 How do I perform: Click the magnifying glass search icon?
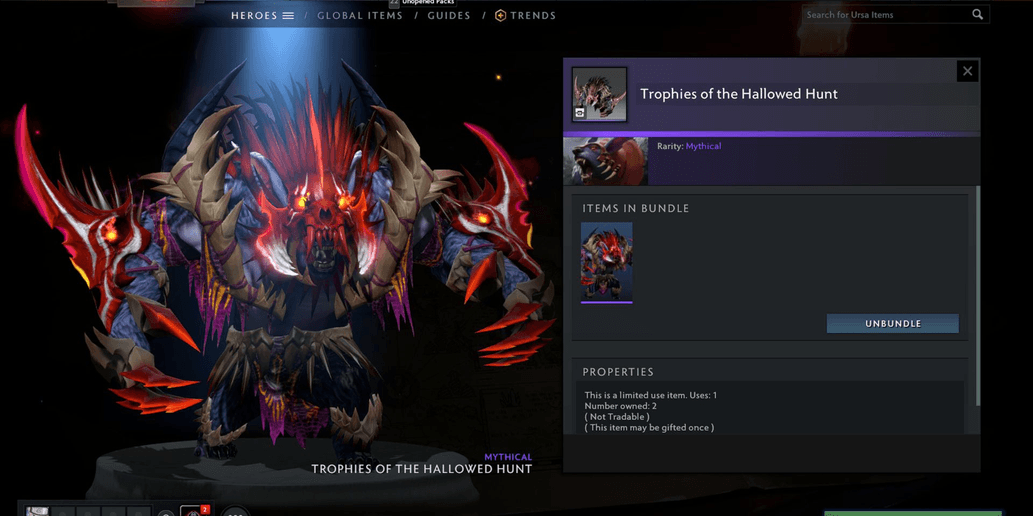pos(978,15)
